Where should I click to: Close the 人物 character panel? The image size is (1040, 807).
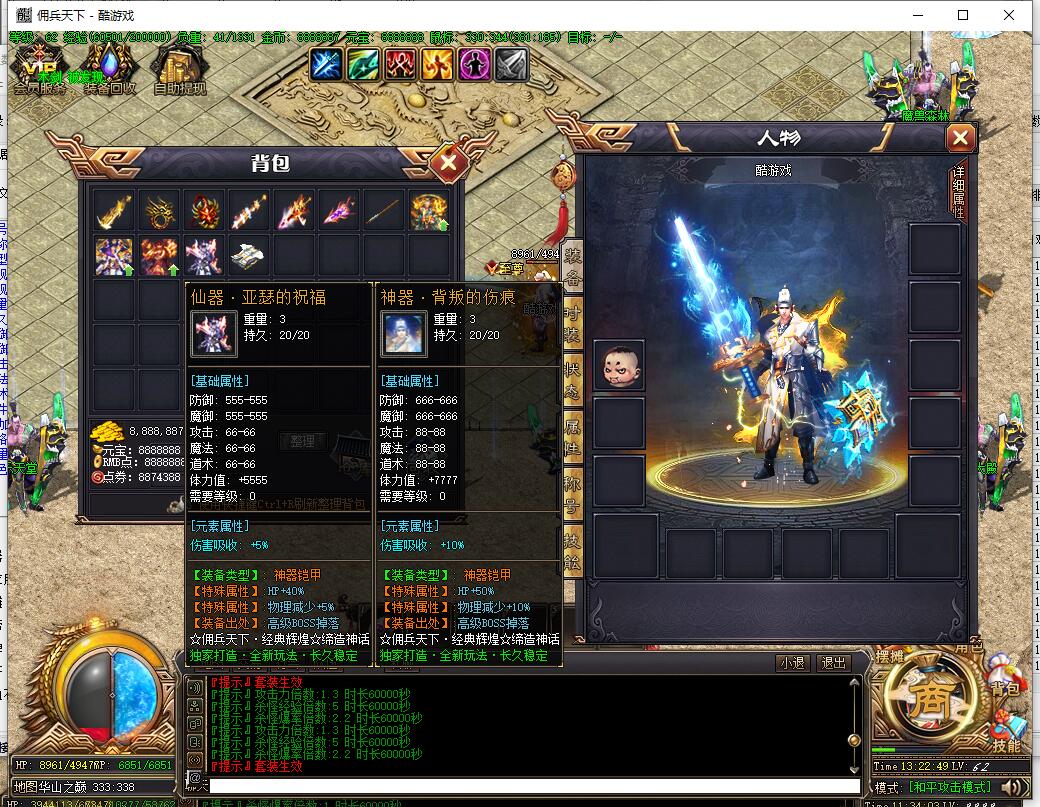(960, 138)
